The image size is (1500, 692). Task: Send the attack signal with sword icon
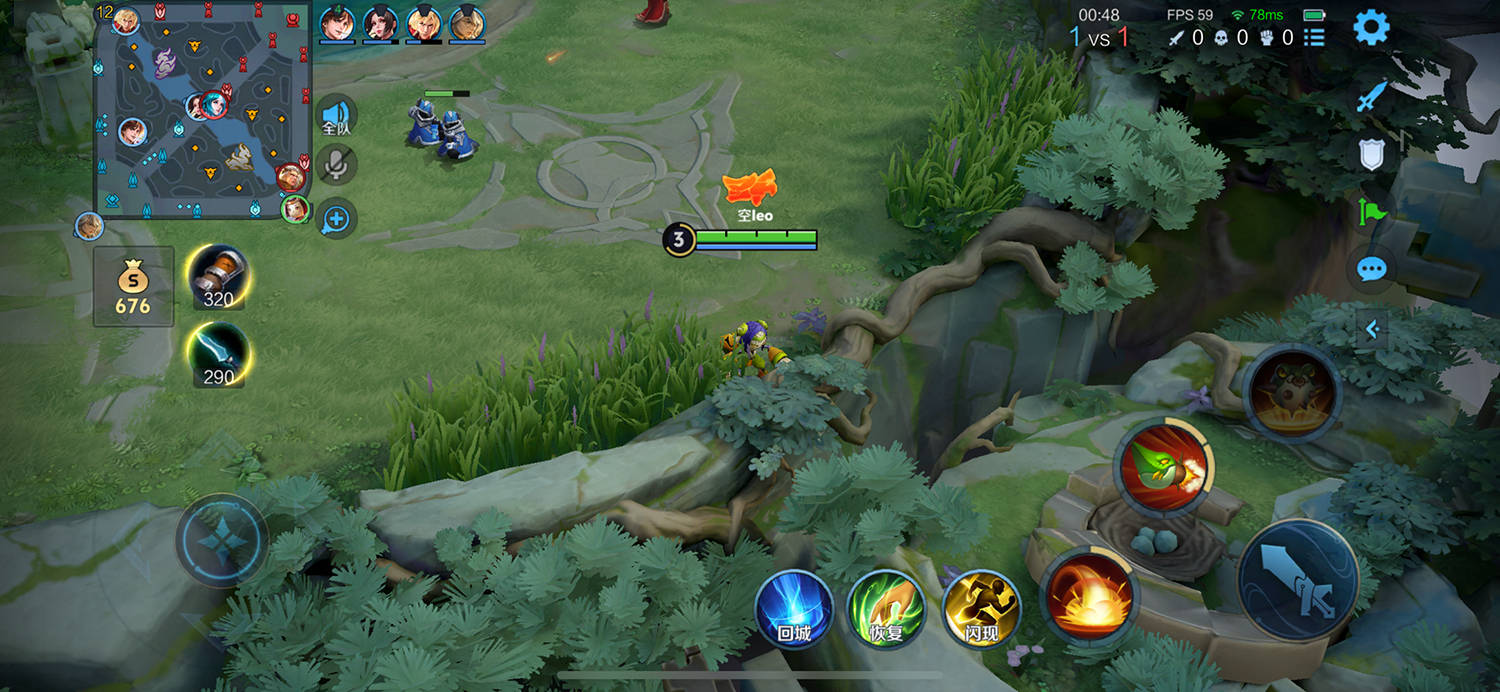1371,97
